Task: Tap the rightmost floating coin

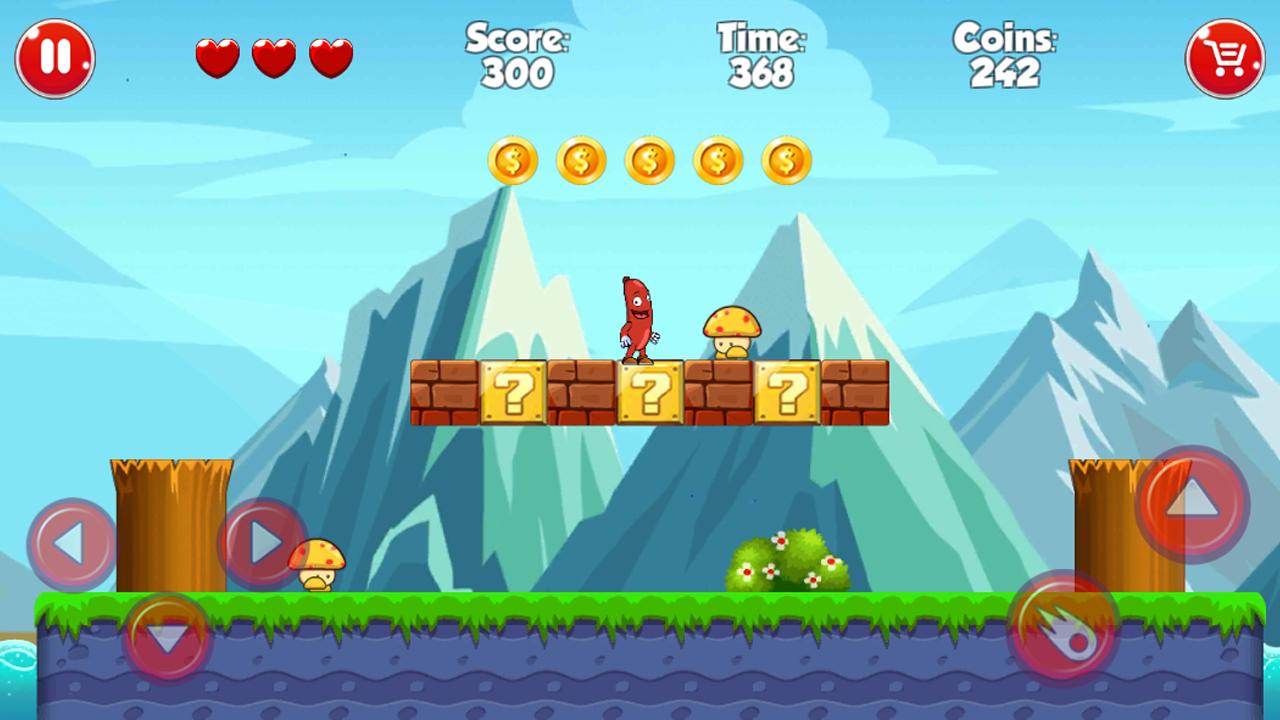Action: (786, 160)
